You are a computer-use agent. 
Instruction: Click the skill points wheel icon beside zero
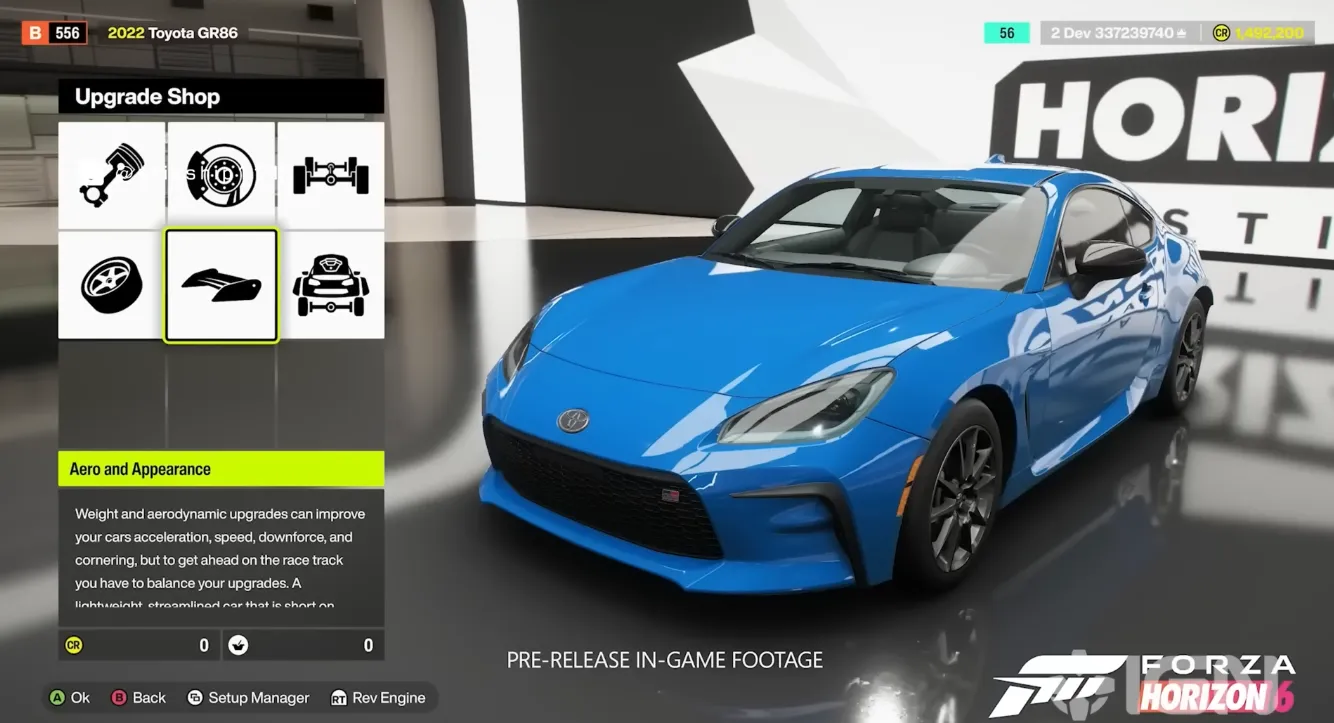click(x=238, y=644)
